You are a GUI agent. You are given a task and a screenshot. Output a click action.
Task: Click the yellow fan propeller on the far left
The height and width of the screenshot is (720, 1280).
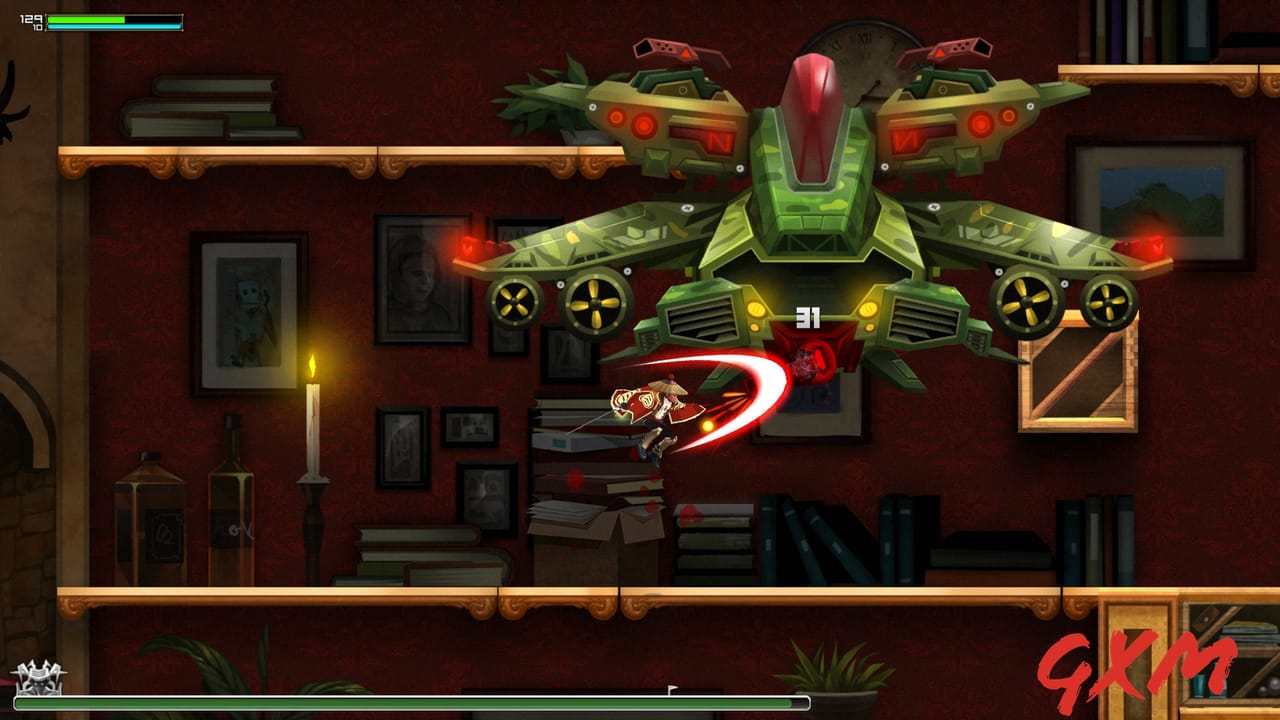coord(513,301)
